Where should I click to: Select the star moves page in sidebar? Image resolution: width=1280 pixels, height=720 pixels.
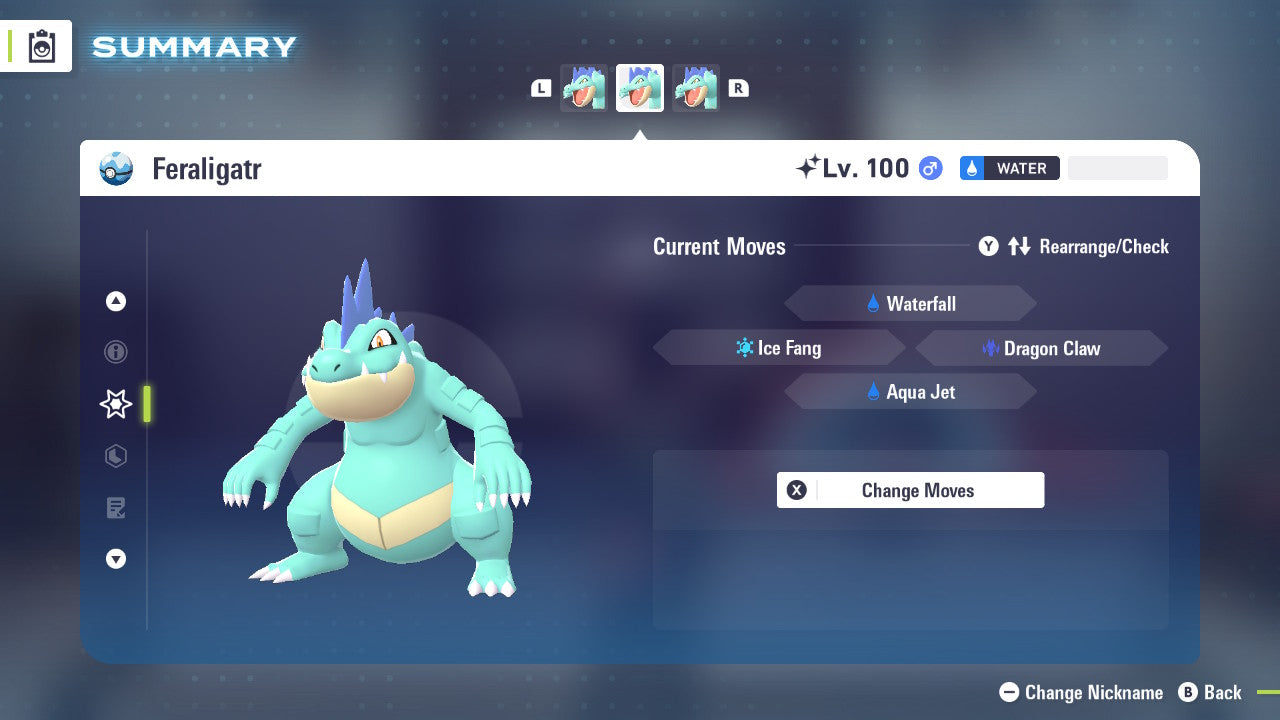coord(115,404)
